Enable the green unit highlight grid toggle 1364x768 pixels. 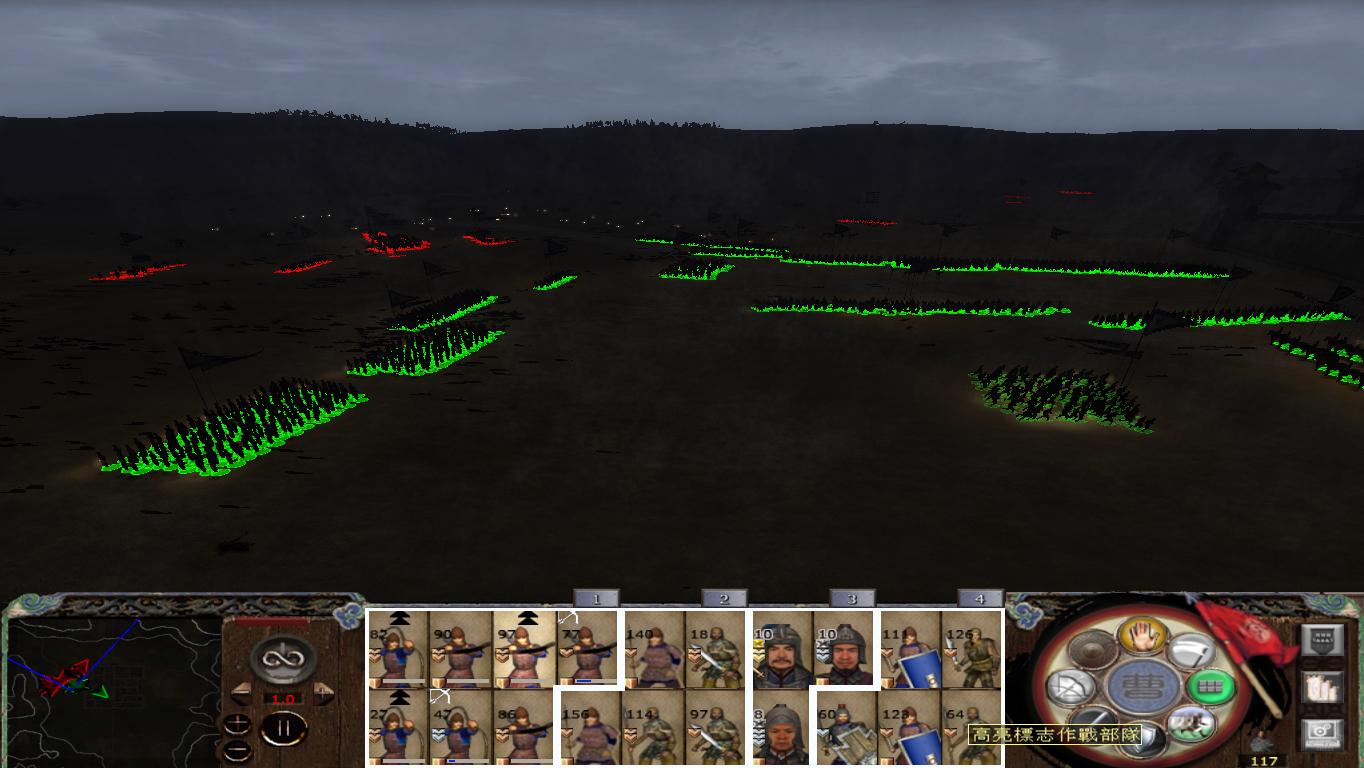coord(1208,687)
